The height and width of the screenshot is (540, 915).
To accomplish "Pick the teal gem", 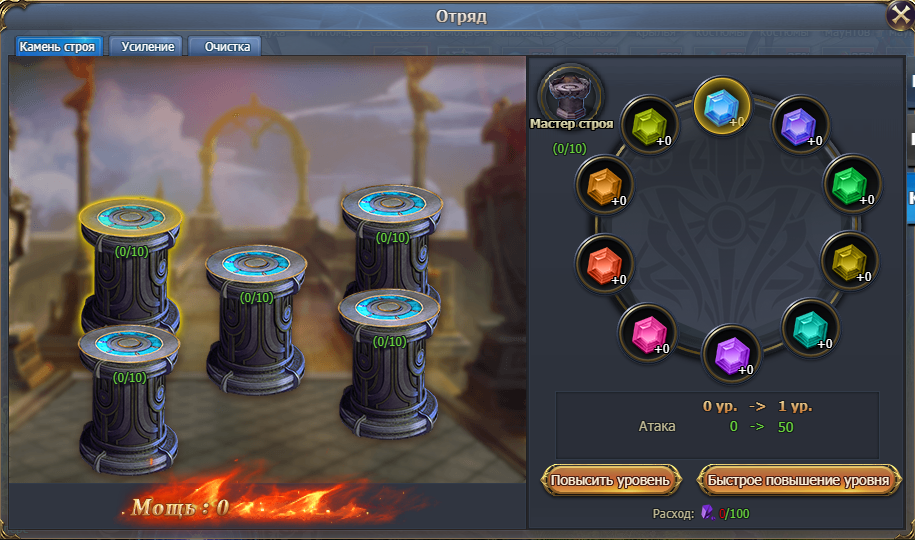I will 808,327.
